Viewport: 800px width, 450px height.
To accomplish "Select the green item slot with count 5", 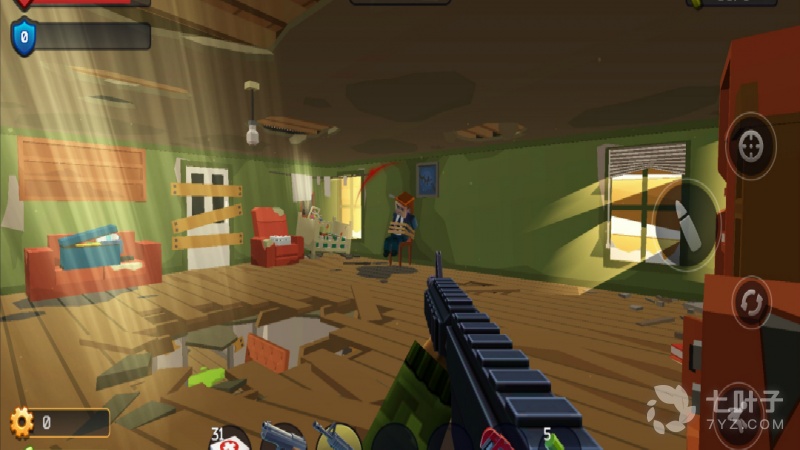I will tap(553, 438).
